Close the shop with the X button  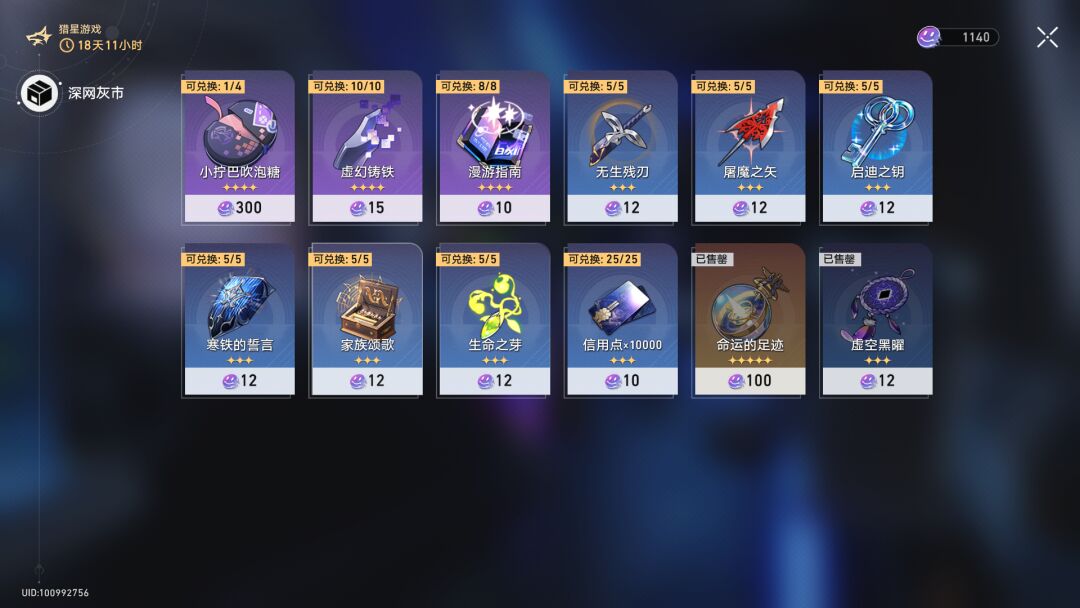[x=1047, y=37]
